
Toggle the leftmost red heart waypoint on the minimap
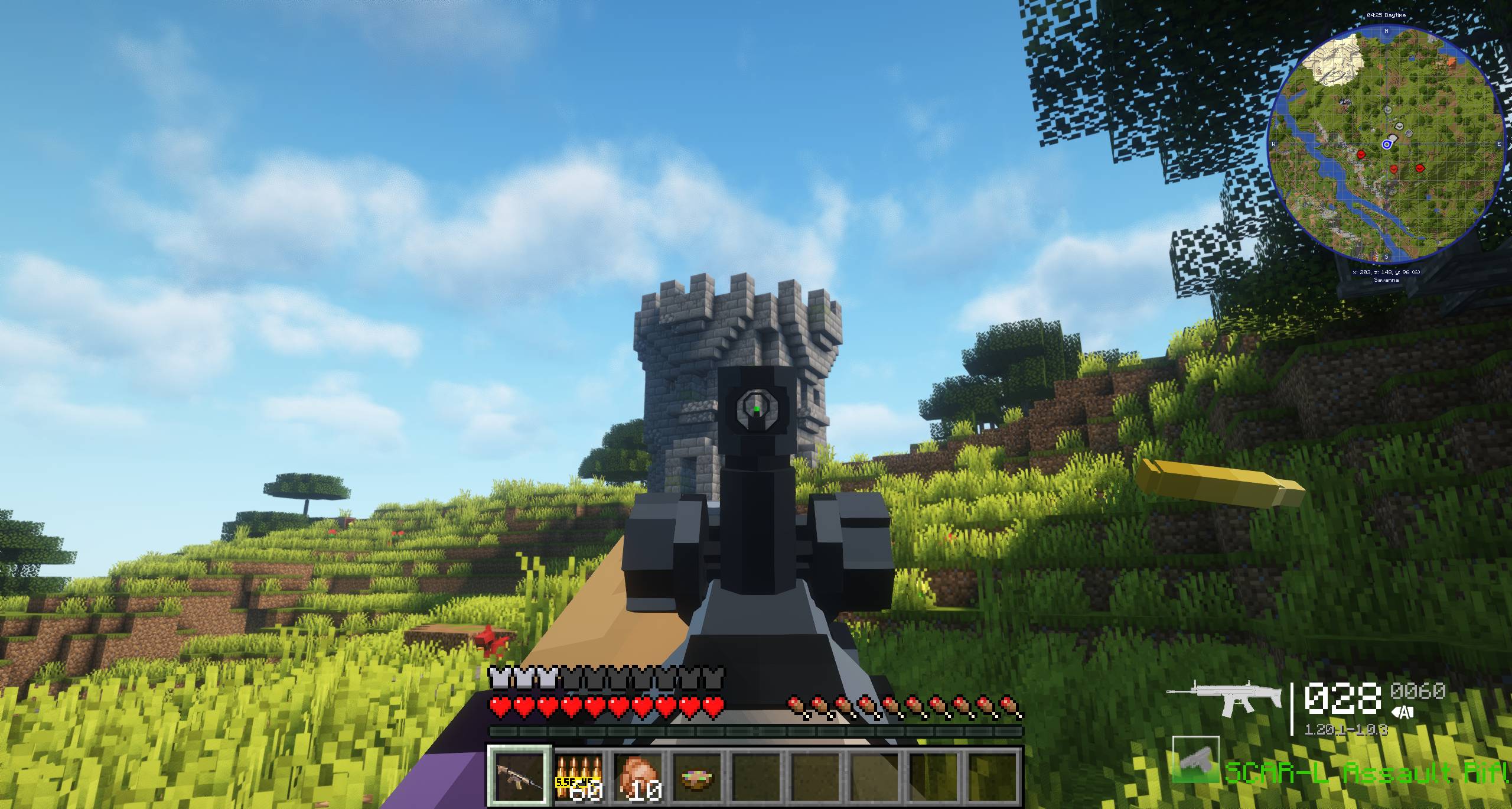click(x=1361, y=154)
